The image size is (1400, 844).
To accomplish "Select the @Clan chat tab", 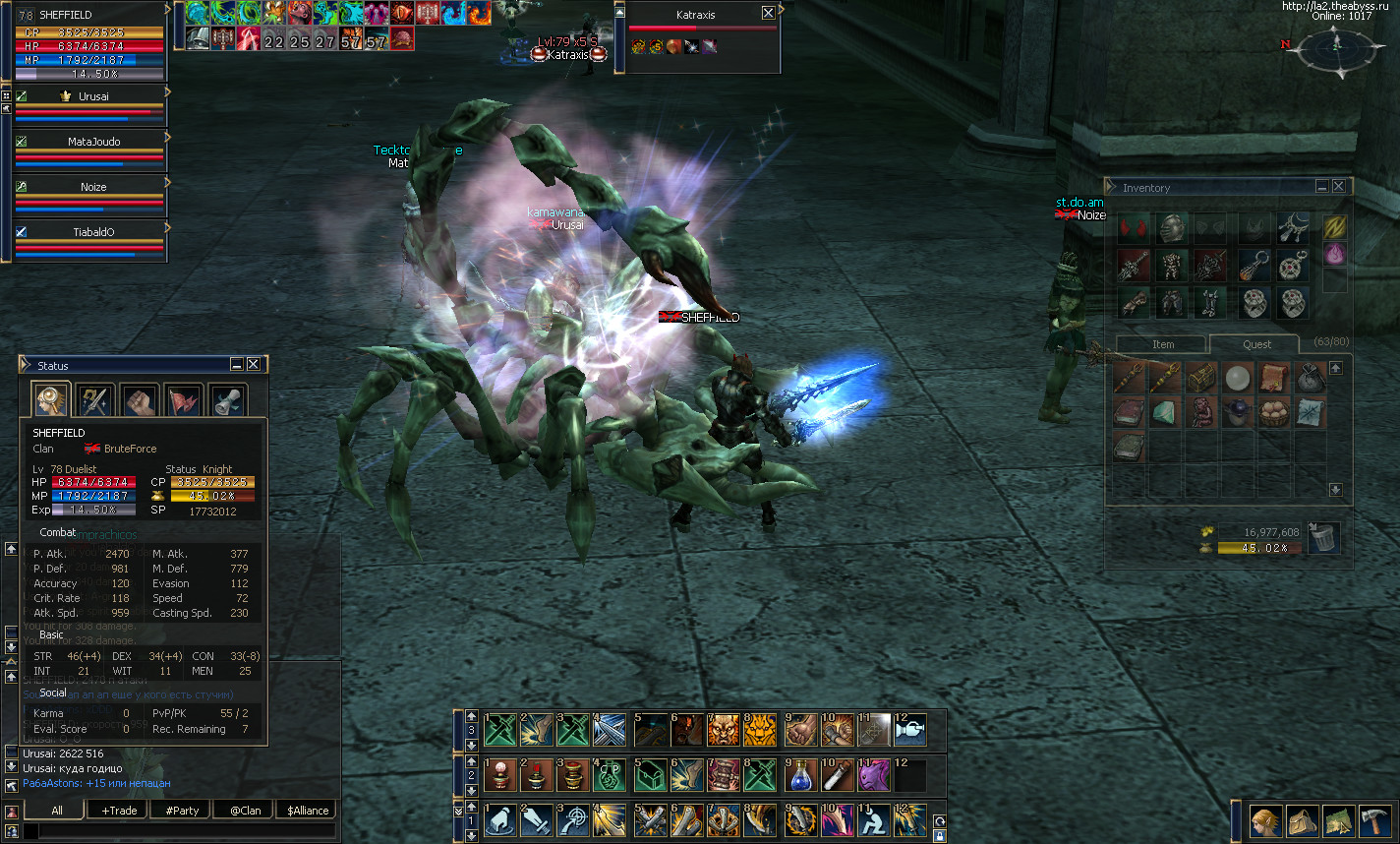I will 245,811.
